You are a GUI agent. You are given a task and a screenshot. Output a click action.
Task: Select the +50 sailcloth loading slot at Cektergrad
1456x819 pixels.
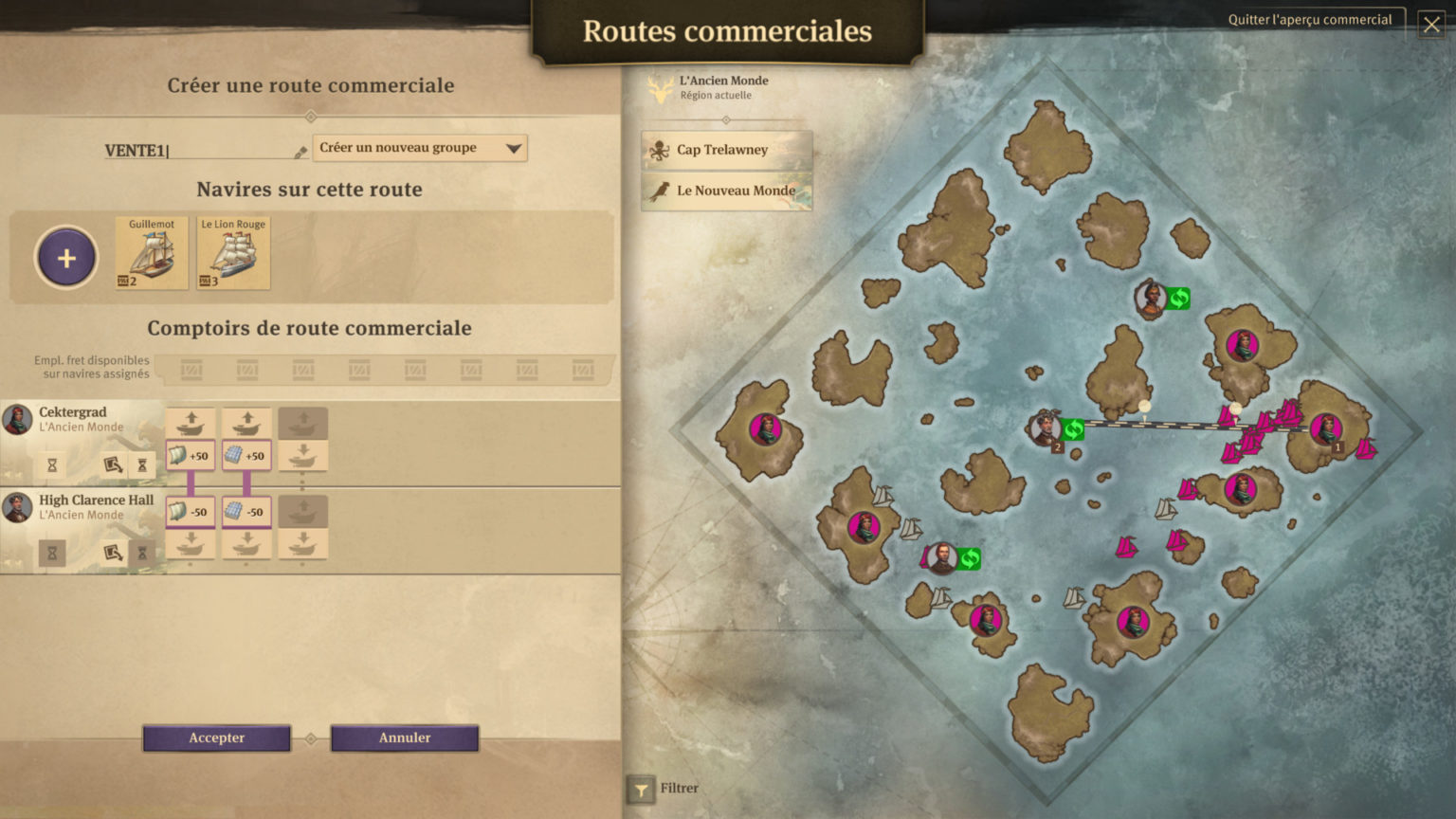(190, 455)
